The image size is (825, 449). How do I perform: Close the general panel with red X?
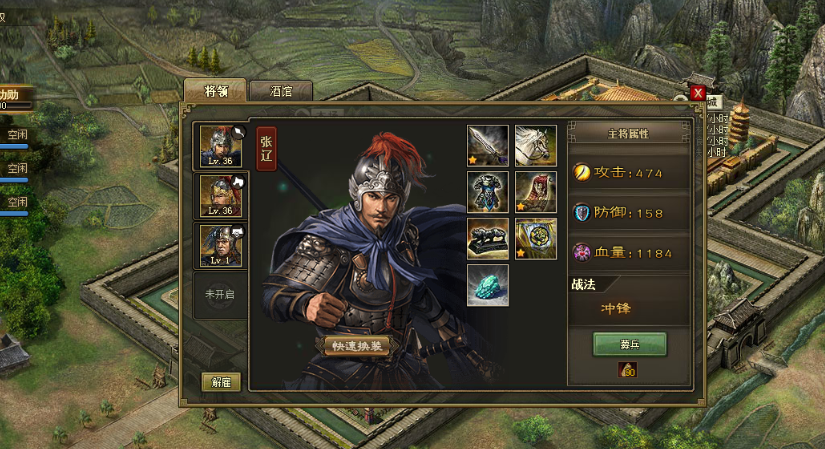click(698, 93)
